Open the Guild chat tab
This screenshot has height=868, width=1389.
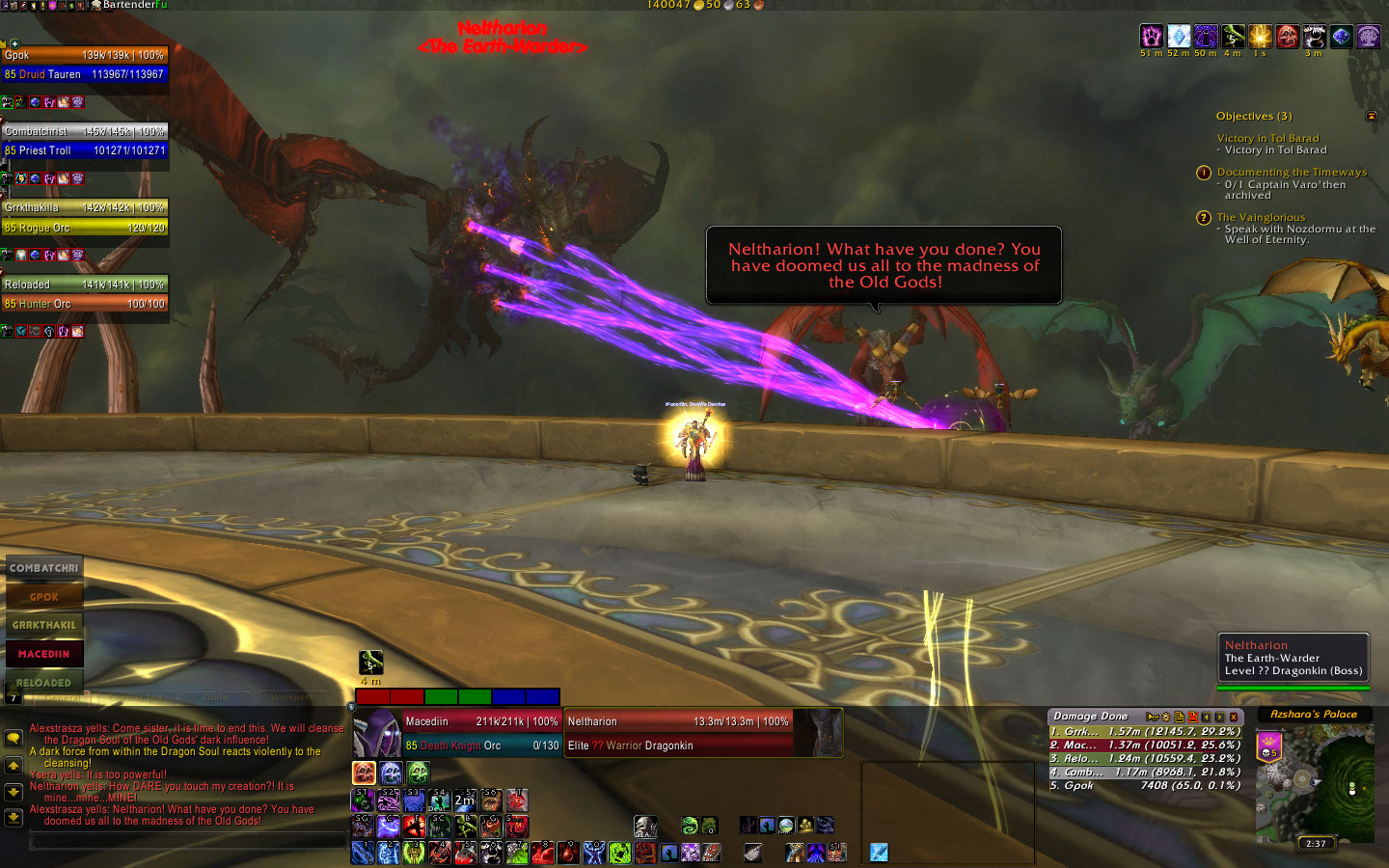click(216, 697)
